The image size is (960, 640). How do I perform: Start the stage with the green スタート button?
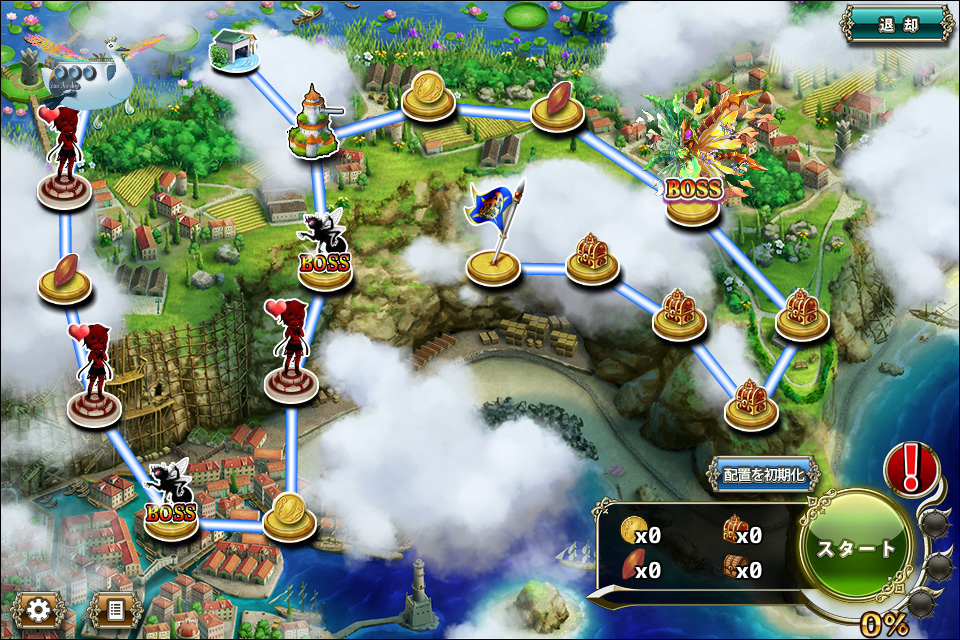click(857, 549)
